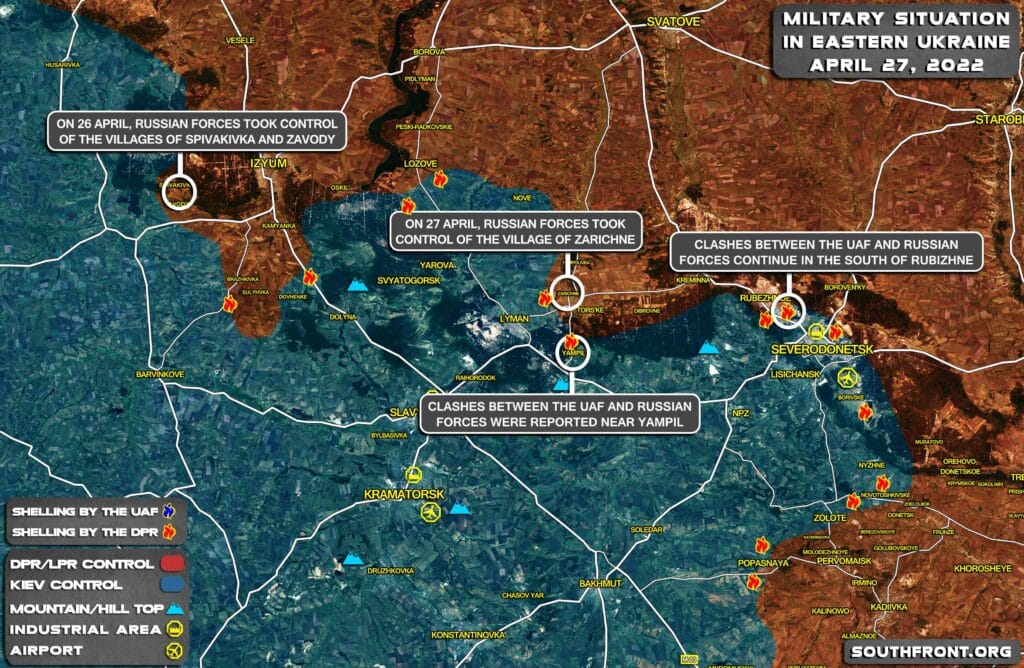
Task: Select the Rubizhne clashes callout box
Action: point(828,252)
